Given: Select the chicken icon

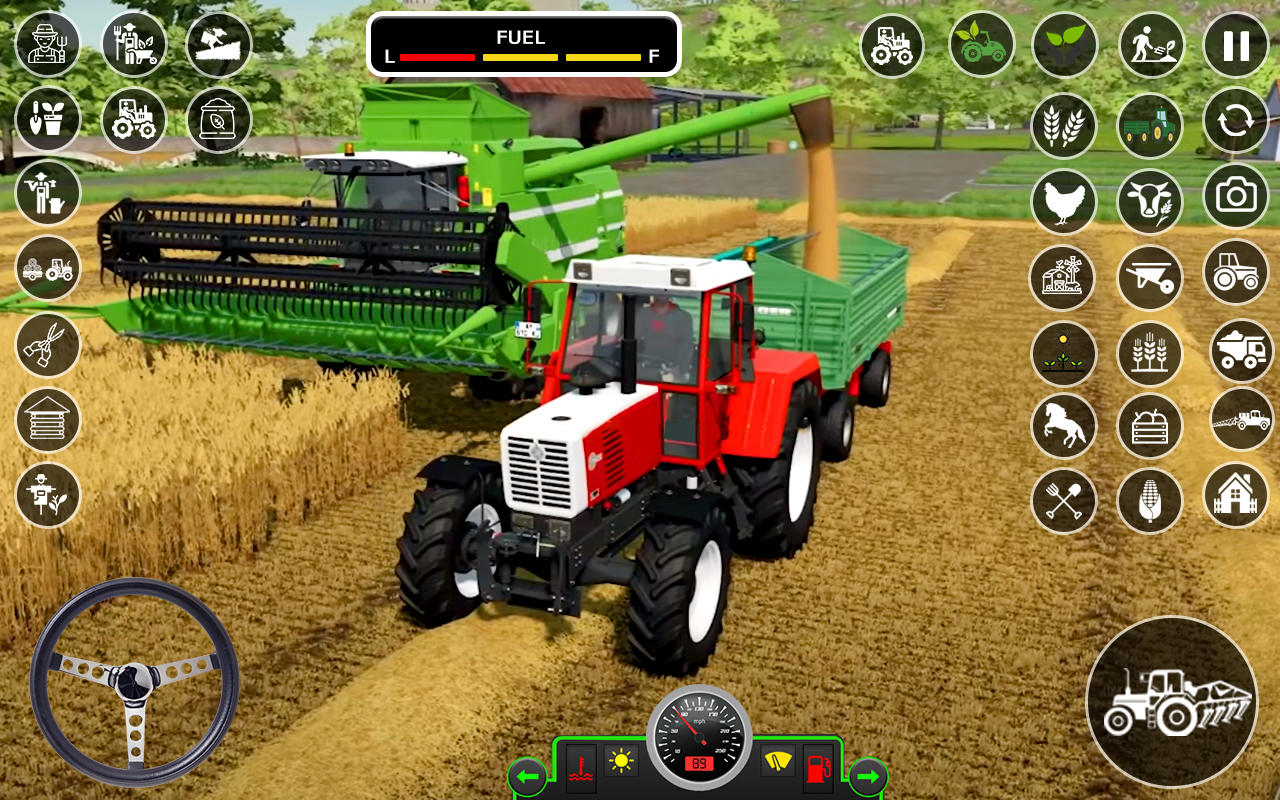Looking at the screenshot, I should 1063,202.
